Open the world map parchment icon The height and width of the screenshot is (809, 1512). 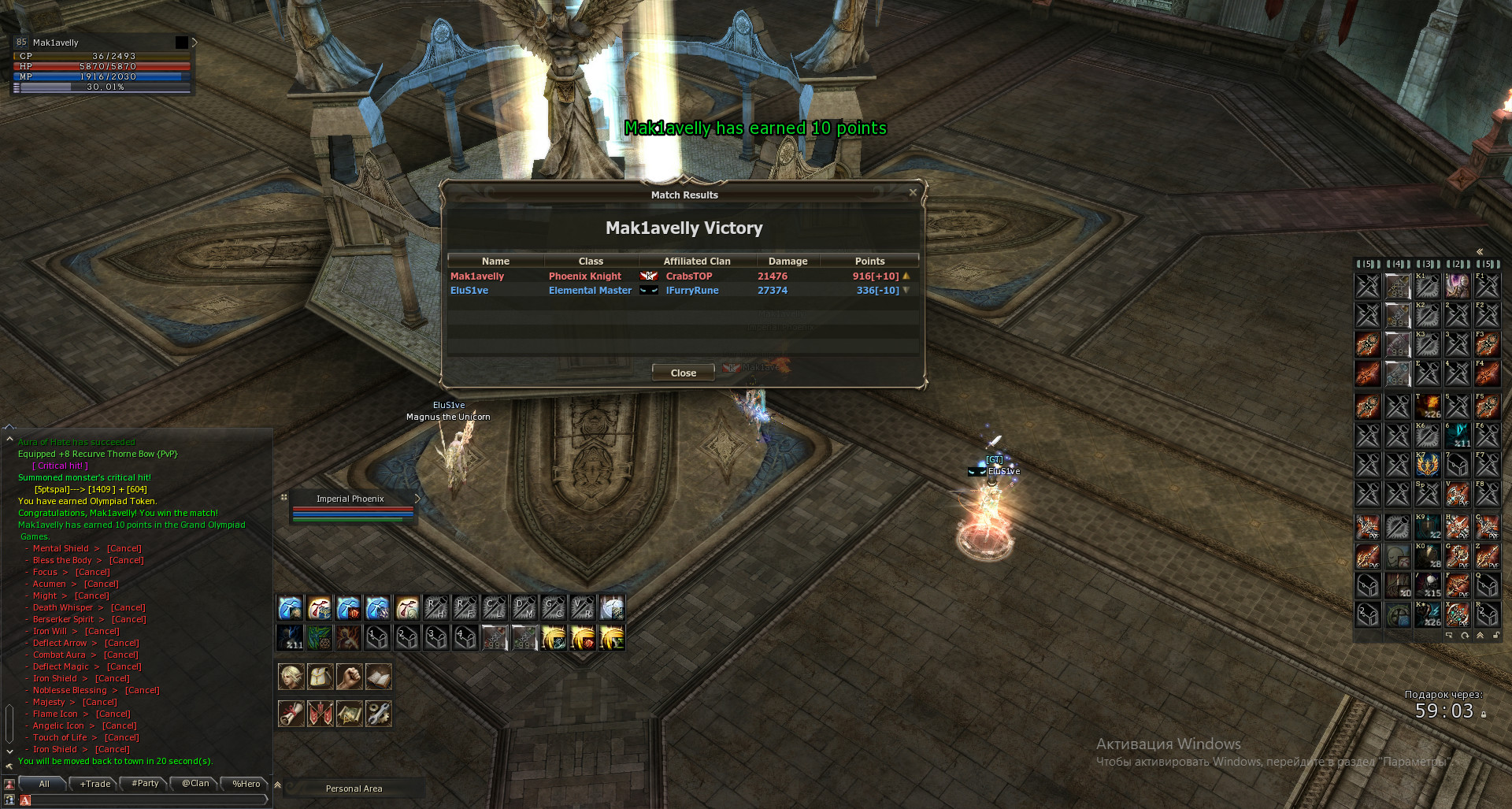pyautogui.click(x=349, y=714)
